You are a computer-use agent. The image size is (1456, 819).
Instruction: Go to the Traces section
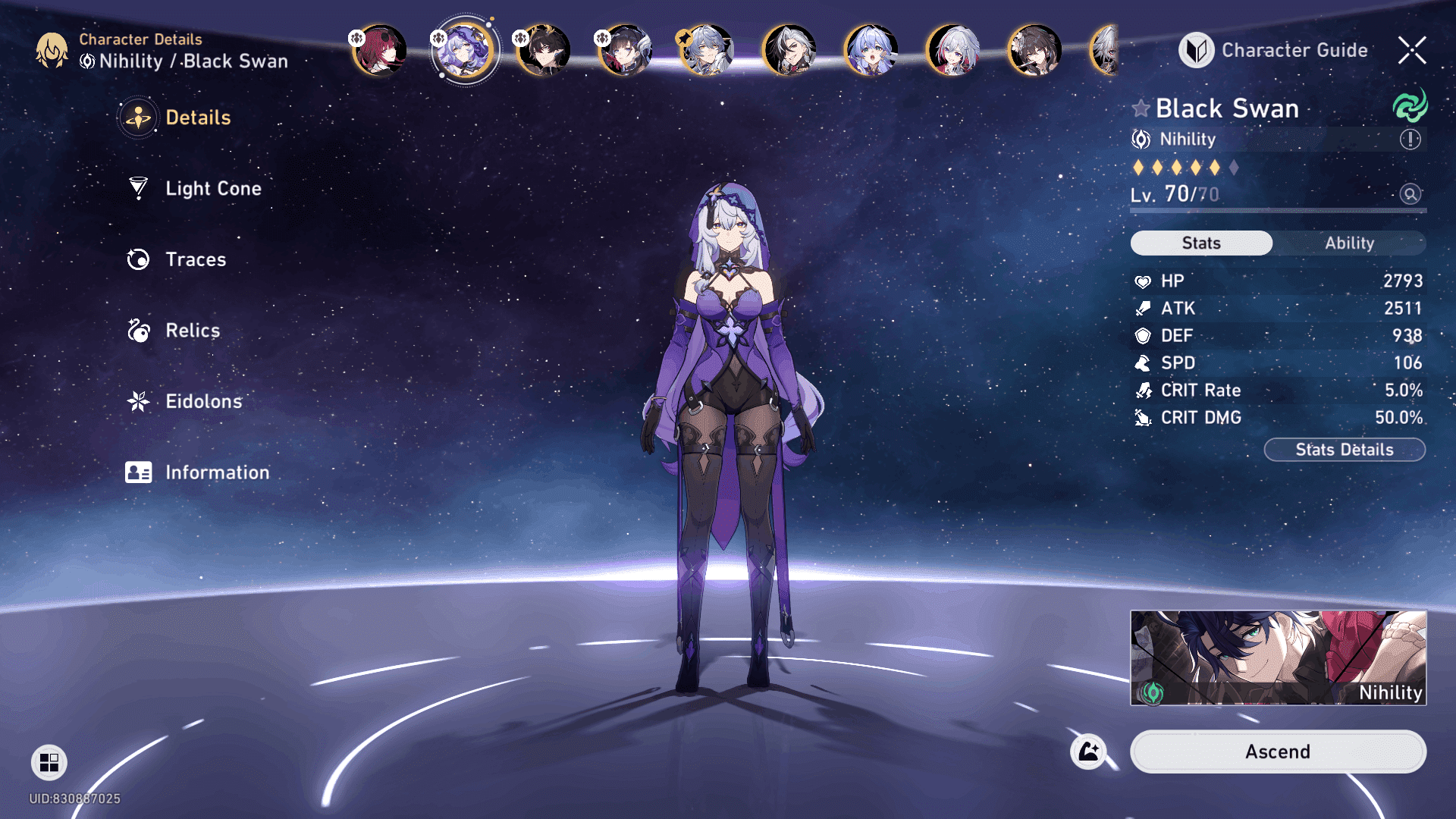(x=195, y=259)
